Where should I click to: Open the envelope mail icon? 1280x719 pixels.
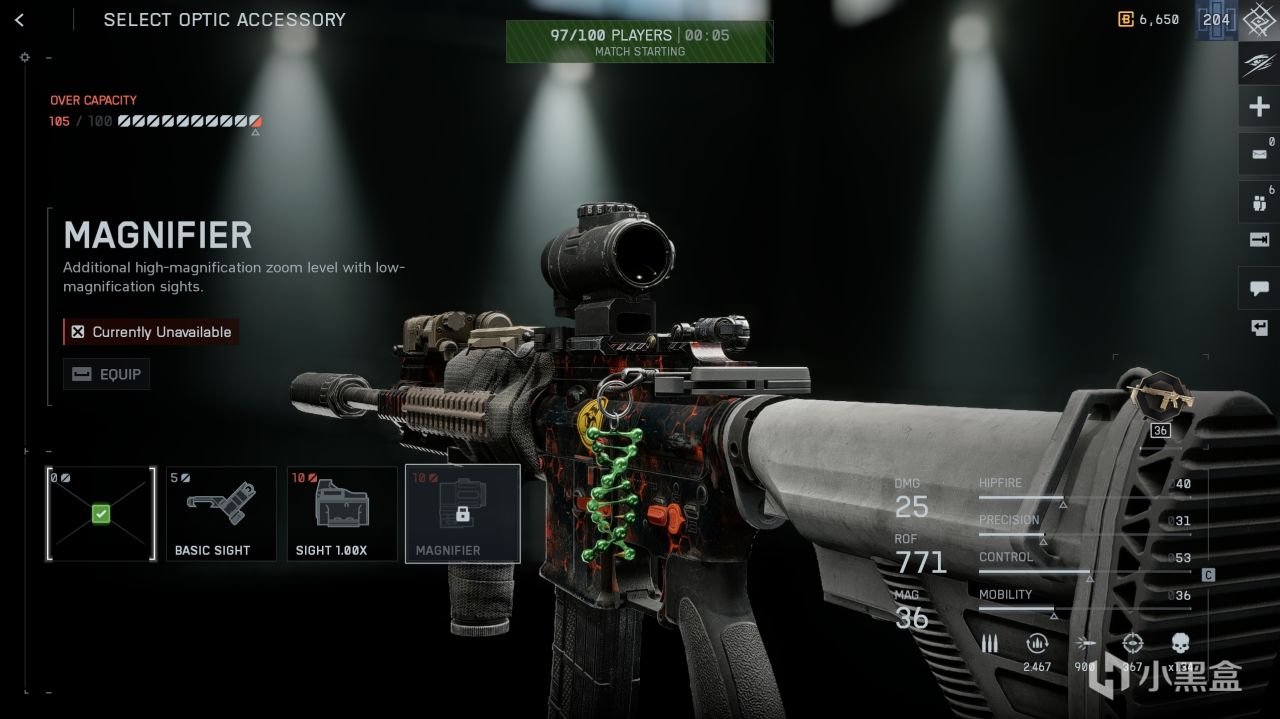(1259, 155)
